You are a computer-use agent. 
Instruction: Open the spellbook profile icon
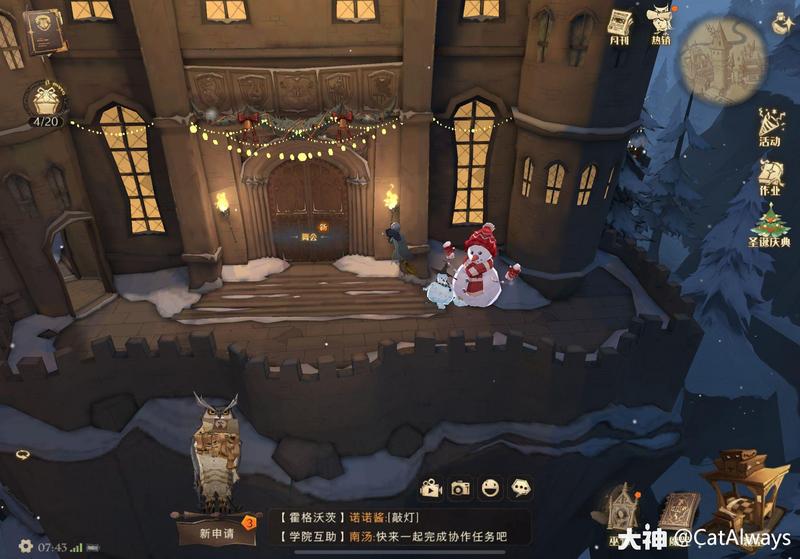tap(44, 32)
